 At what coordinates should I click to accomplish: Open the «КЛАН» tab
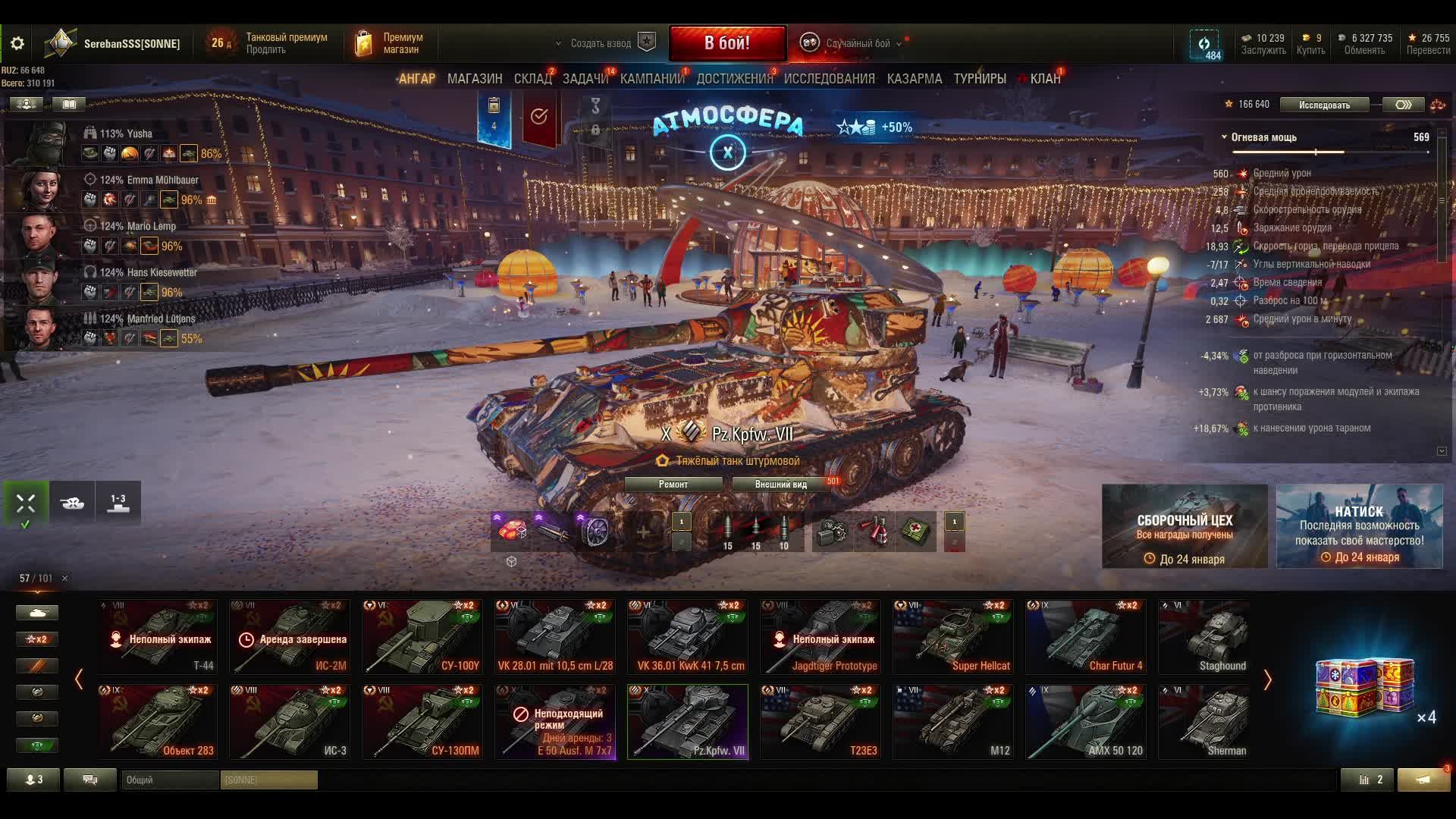click(1045, 79)
